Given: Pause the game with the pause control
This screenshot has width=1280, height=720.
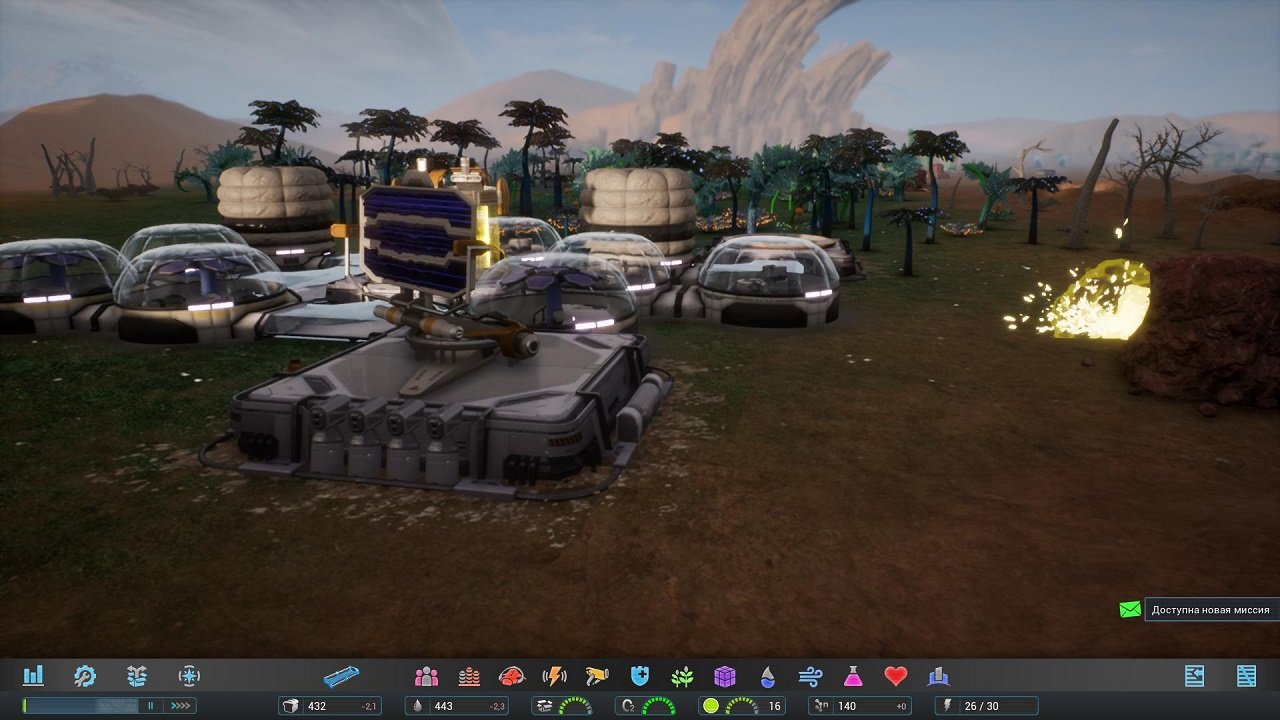Looking at the screenshot, I should [x=152, y=704].
